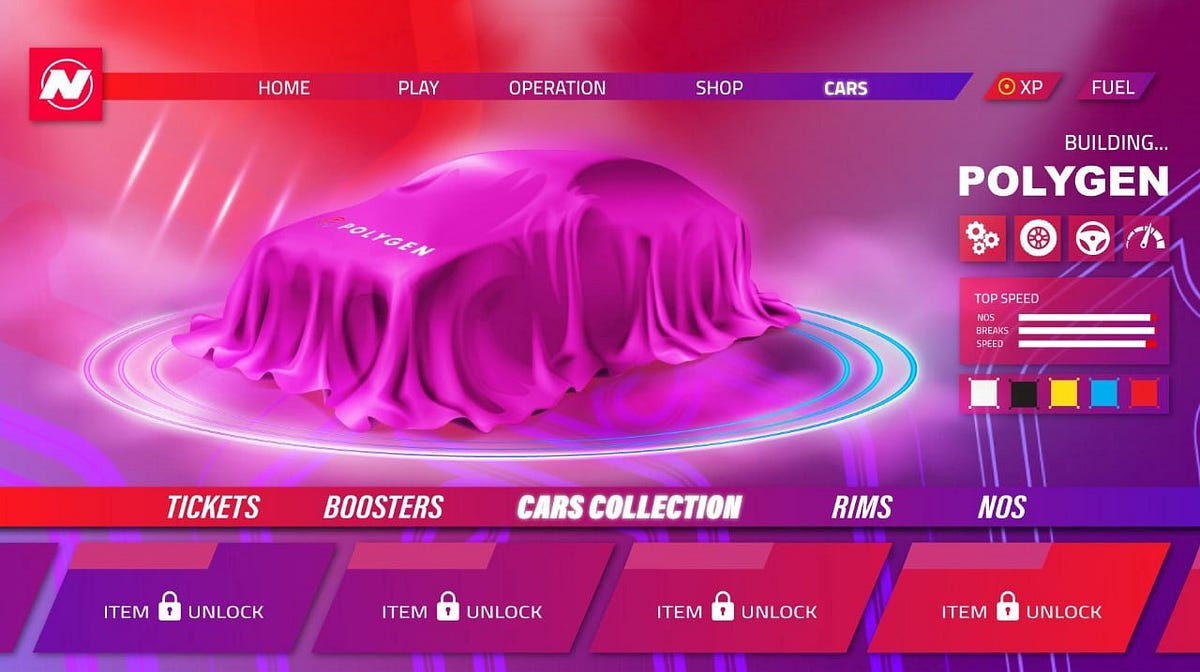
Task: Open the Play menu
Action: pyautogui.click(x=418, y=88)
